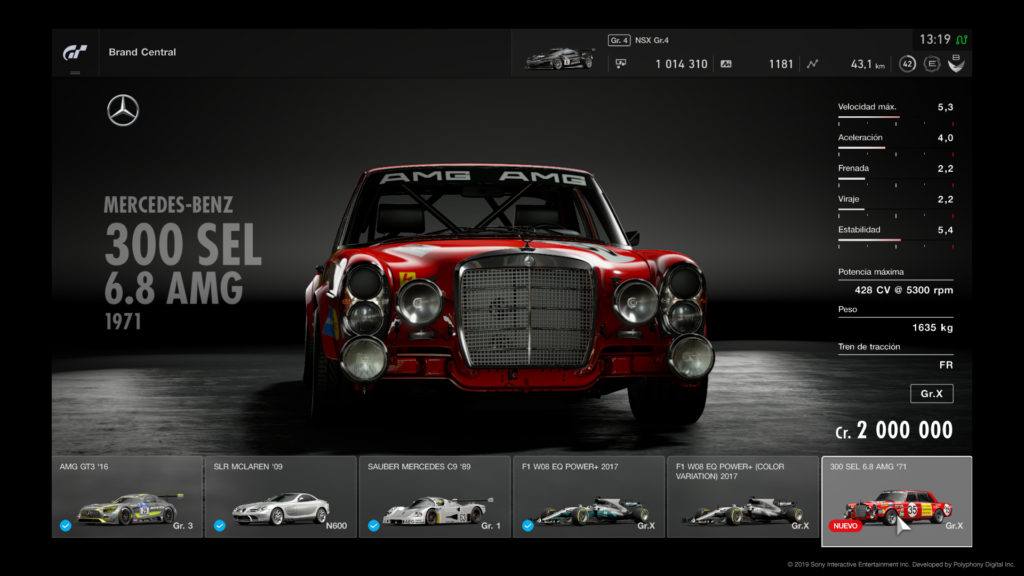Screen dimensions: 1024x576
Task: Open the NSX Gr.4 current car panel
Action: (560, 54)
